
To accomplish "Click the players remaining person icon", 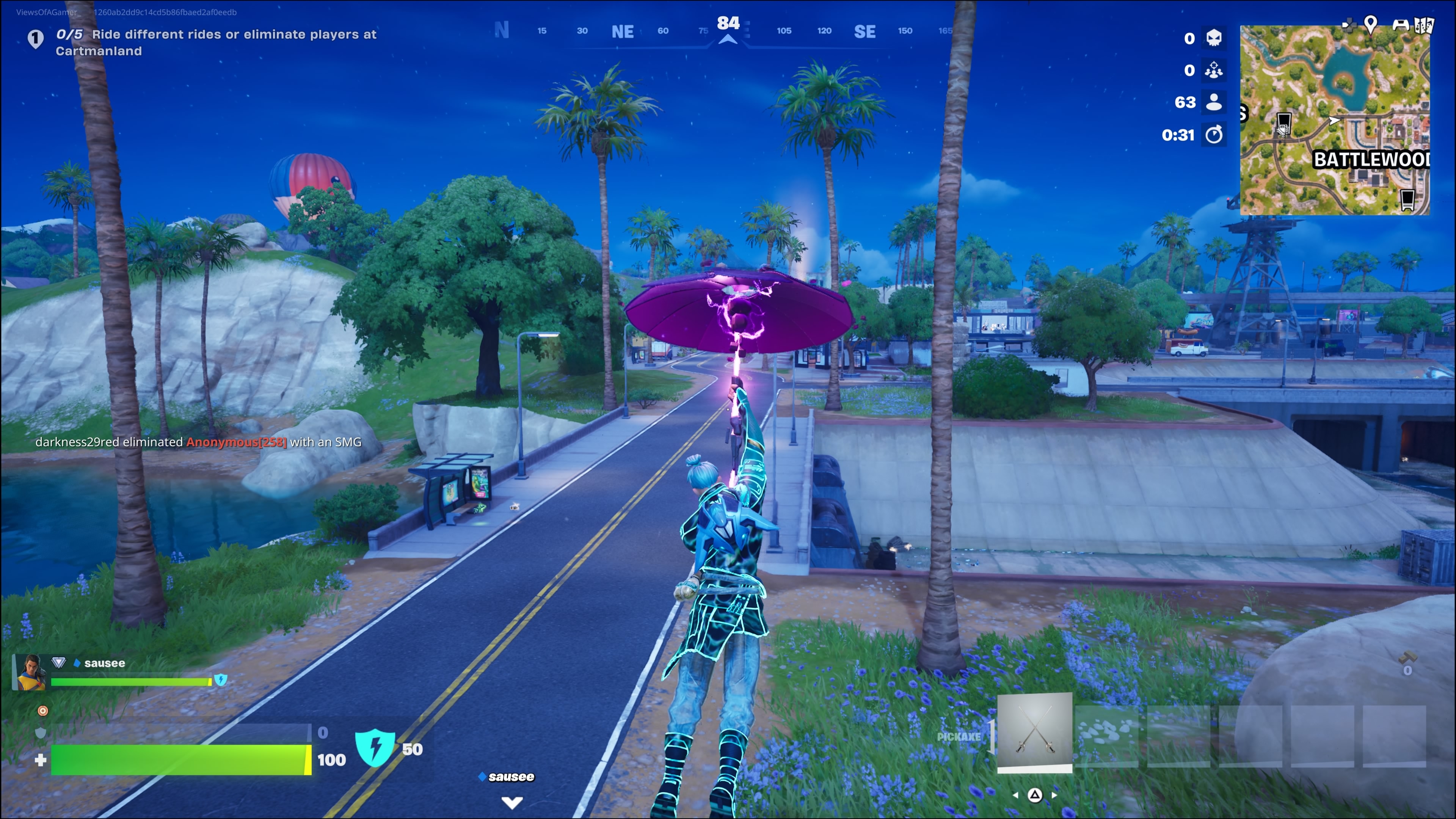I will (1213, 102).
